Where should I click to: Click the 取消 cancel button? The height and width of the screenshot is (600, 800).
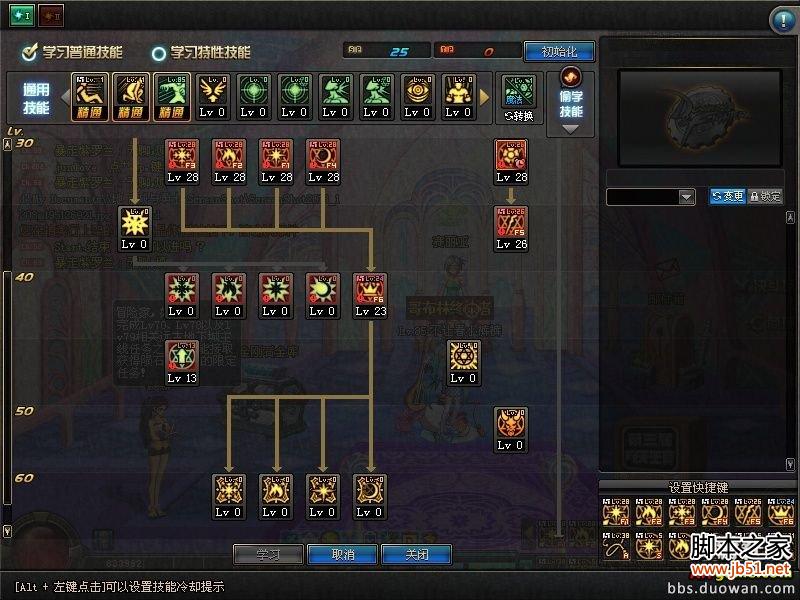click(342, 554)
